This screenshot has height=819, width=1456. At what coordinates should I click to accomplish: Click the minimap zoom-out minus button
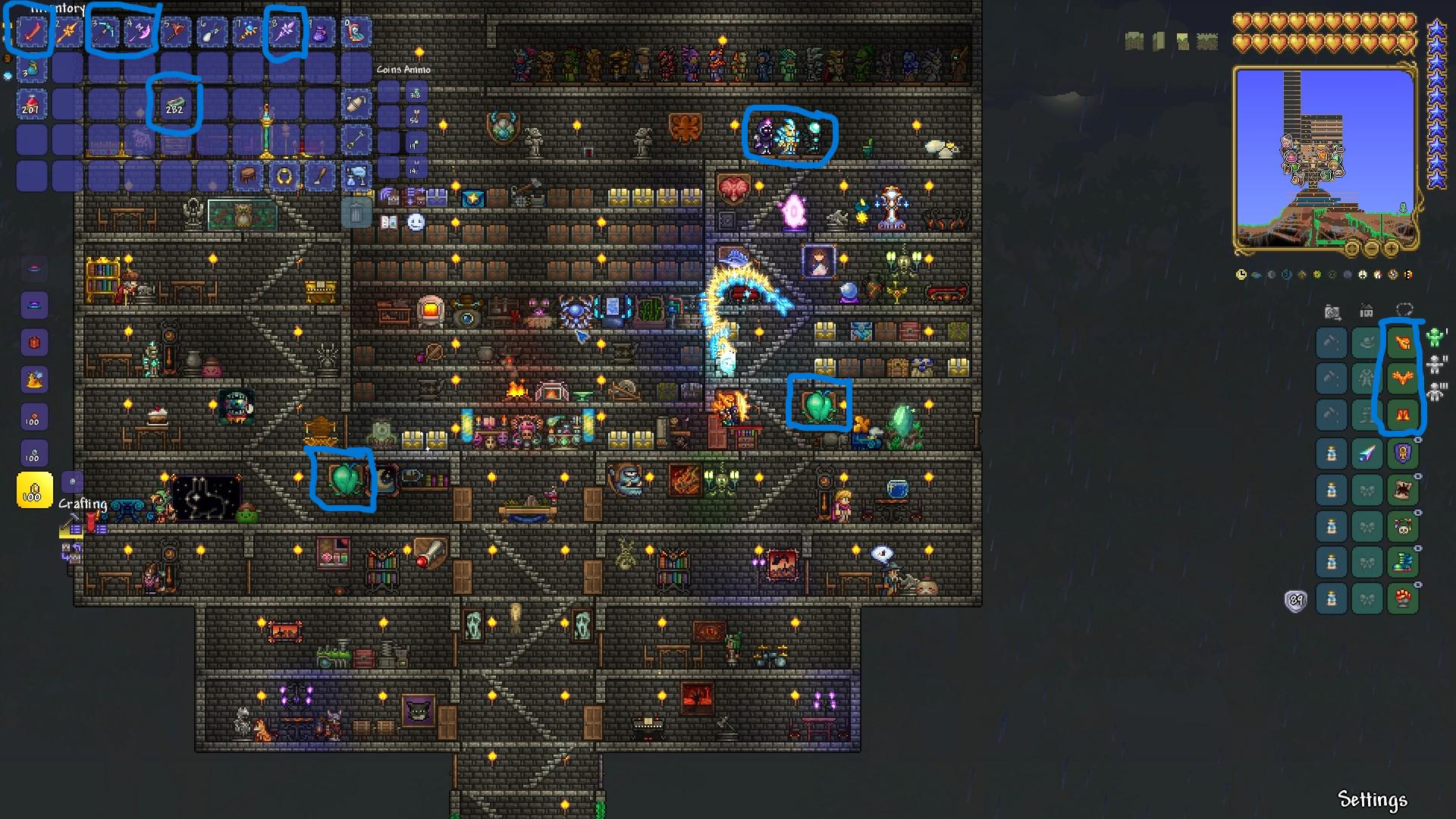[x=1371, y=248]
